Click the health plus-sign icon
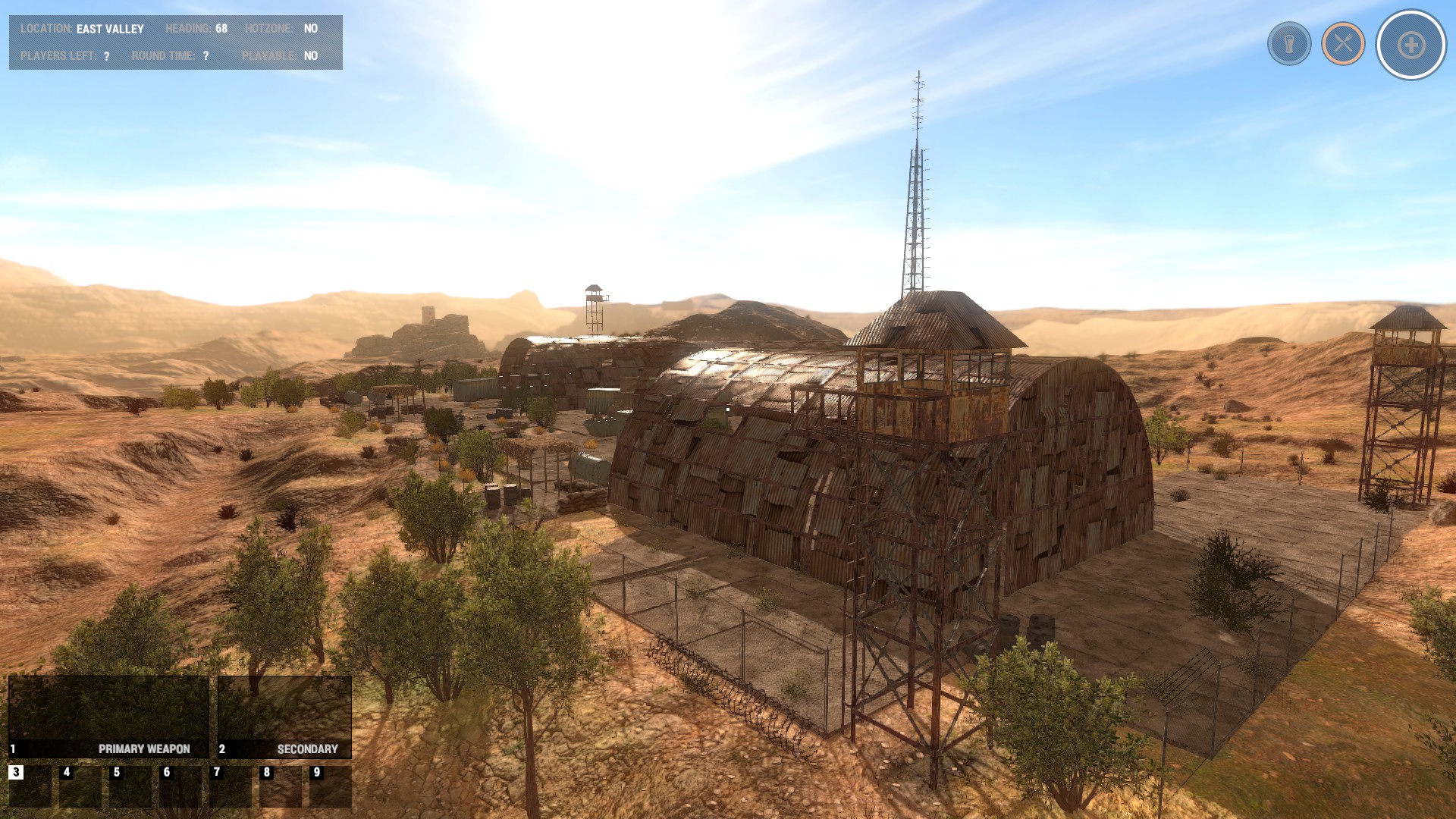The height and width of the screenshot is (819, 1456). click(x=1411, y=45)
